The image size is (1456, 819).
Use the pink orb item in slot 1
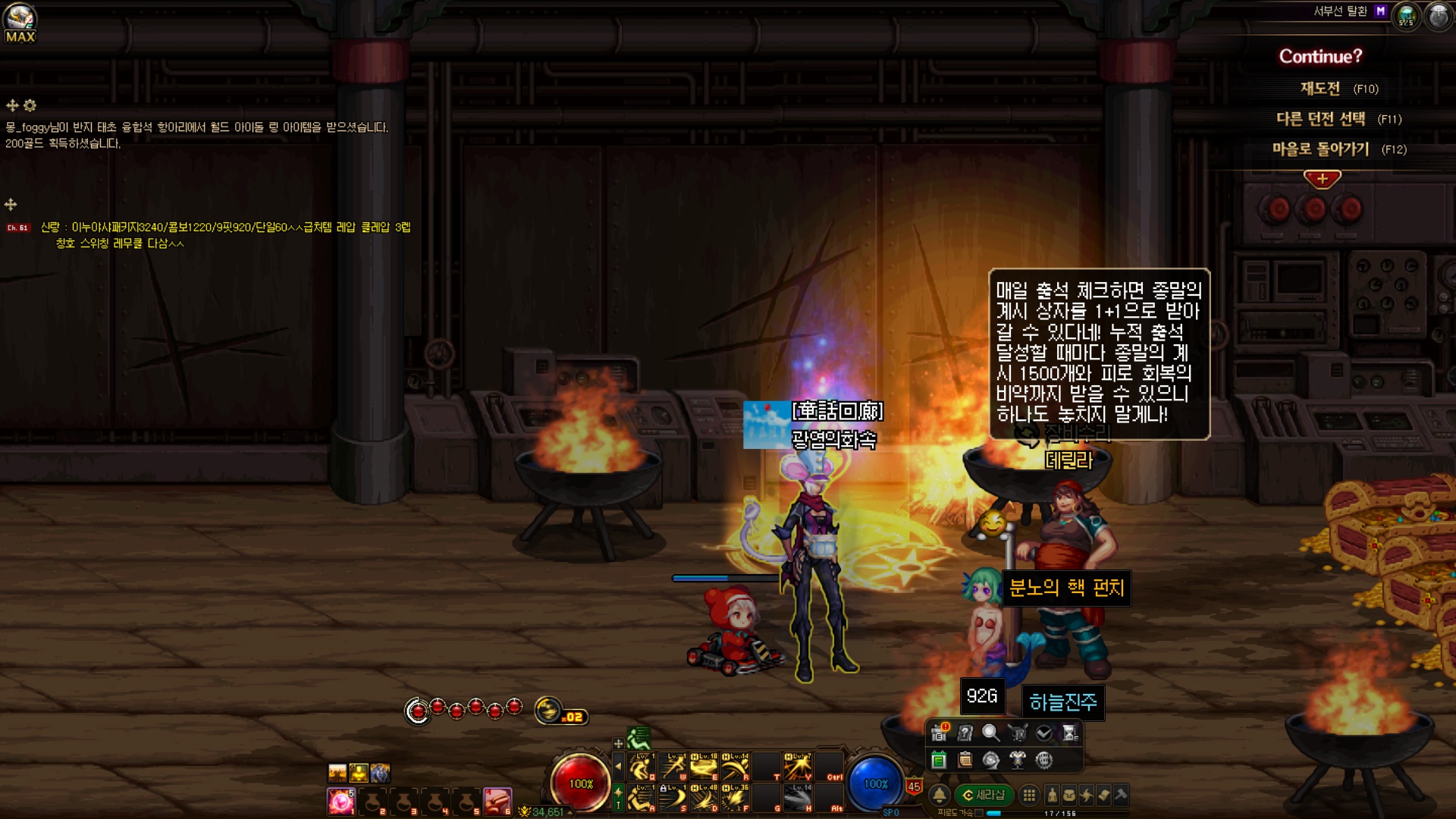[340, 801]
